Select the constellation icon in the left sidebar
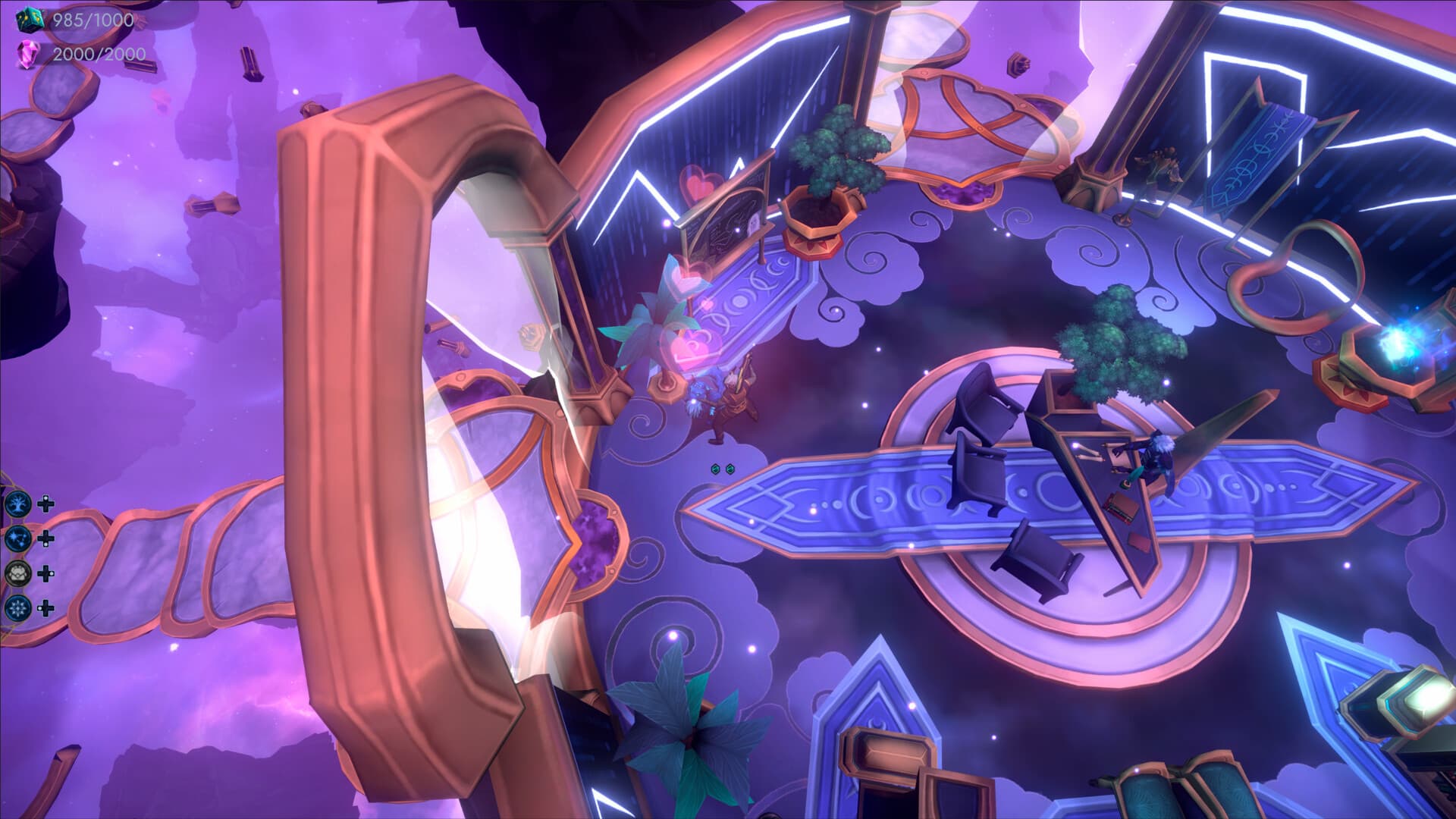The height and width of the screenshot is (819, 1456). tap(17, 538)
